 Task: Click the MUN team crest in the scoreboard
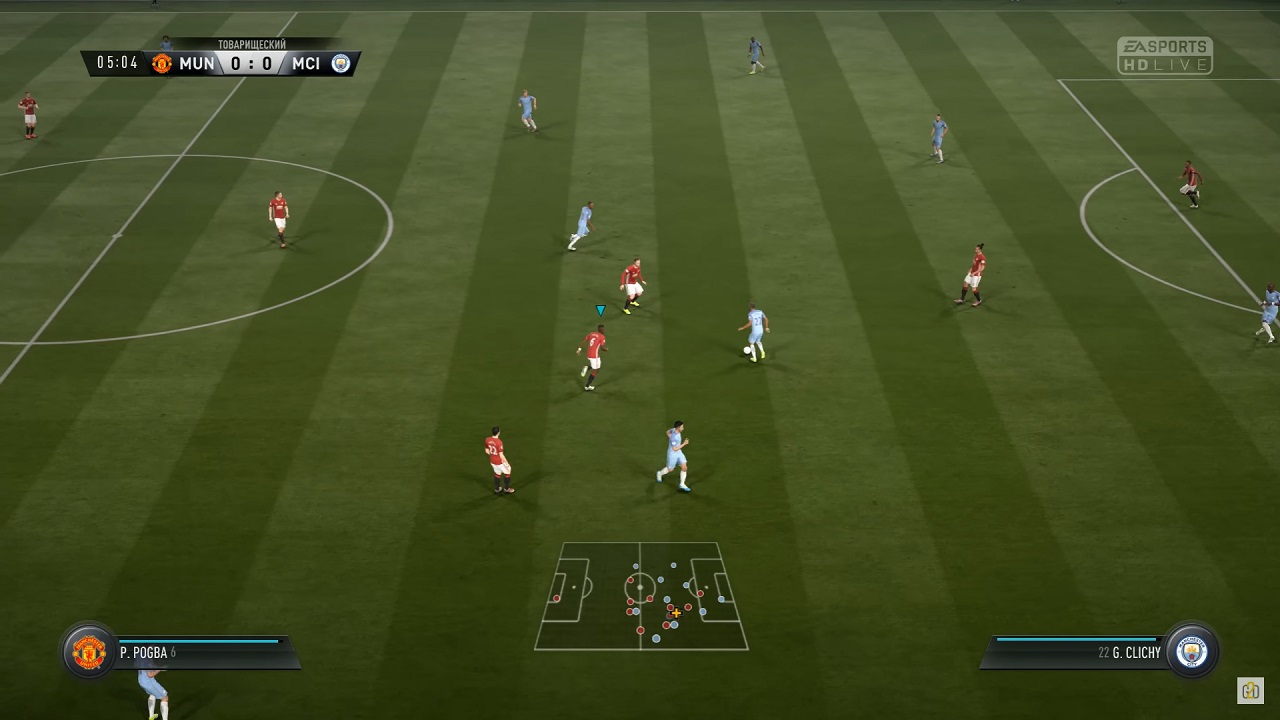[x=162, y=64]
